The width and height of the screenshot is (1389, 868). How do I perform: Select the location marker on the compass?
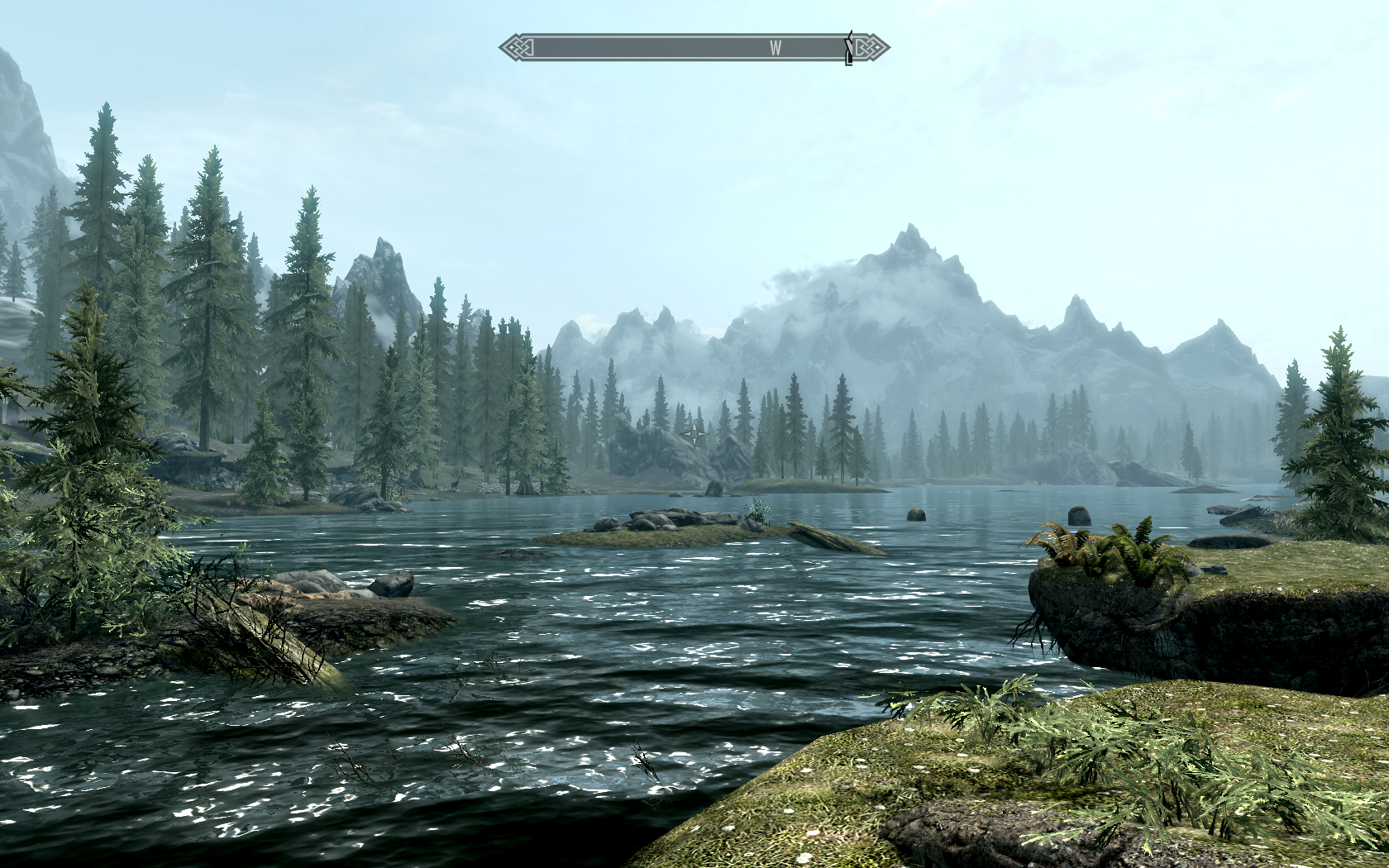point(848,49)
